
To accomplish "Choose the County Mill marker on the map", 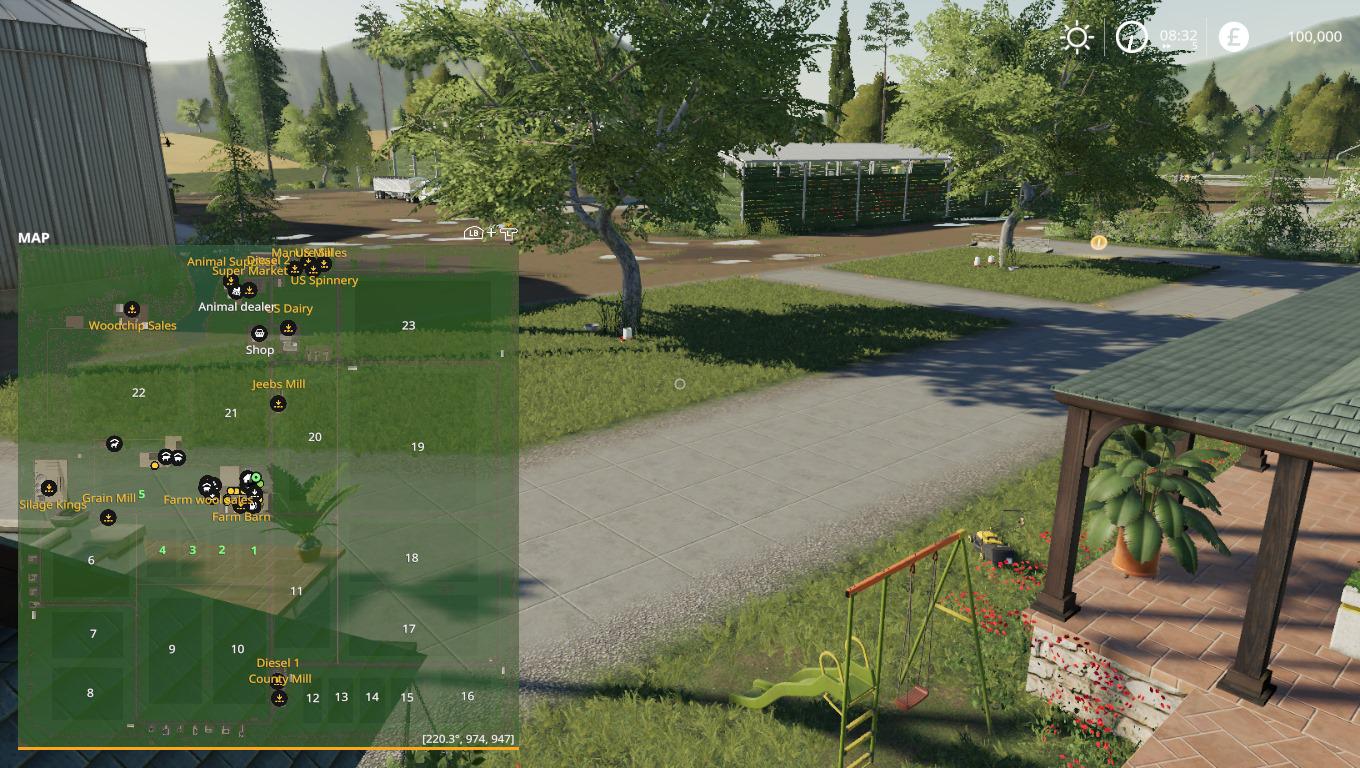I will pyautogui.click(x=279, y=697).
